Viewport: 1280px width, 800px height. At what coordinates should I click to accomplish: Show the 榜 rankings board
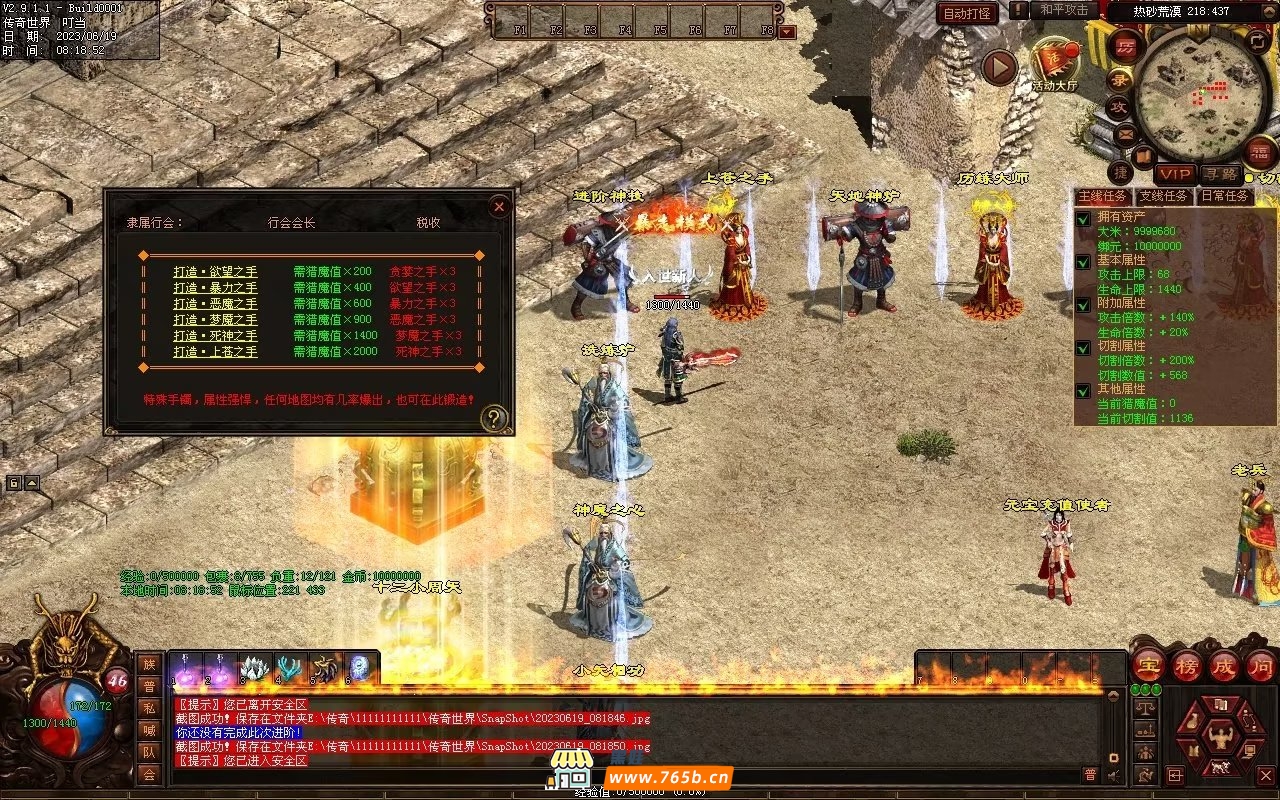pyautogui.click(x=1187, y=666)
